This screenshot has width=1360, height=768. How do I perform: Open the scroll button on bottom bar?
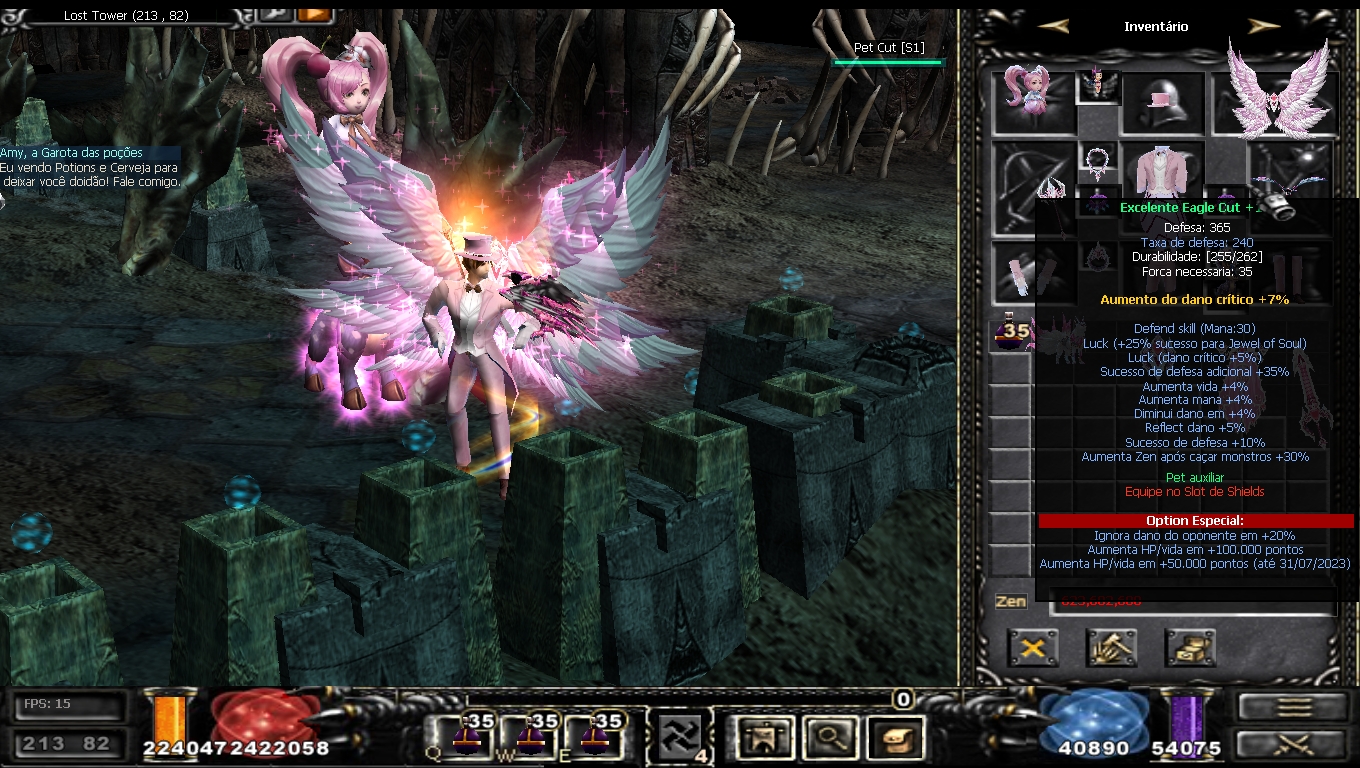[895, 738]
